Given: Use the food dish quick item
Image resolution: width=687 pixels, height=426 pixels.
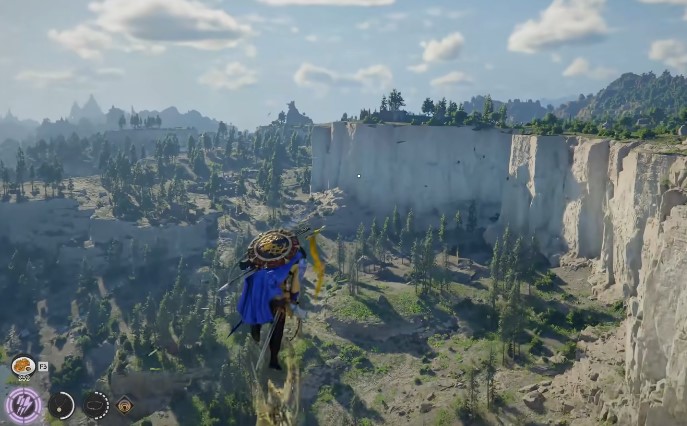Looking at the screenshot, I should [23, 366].
